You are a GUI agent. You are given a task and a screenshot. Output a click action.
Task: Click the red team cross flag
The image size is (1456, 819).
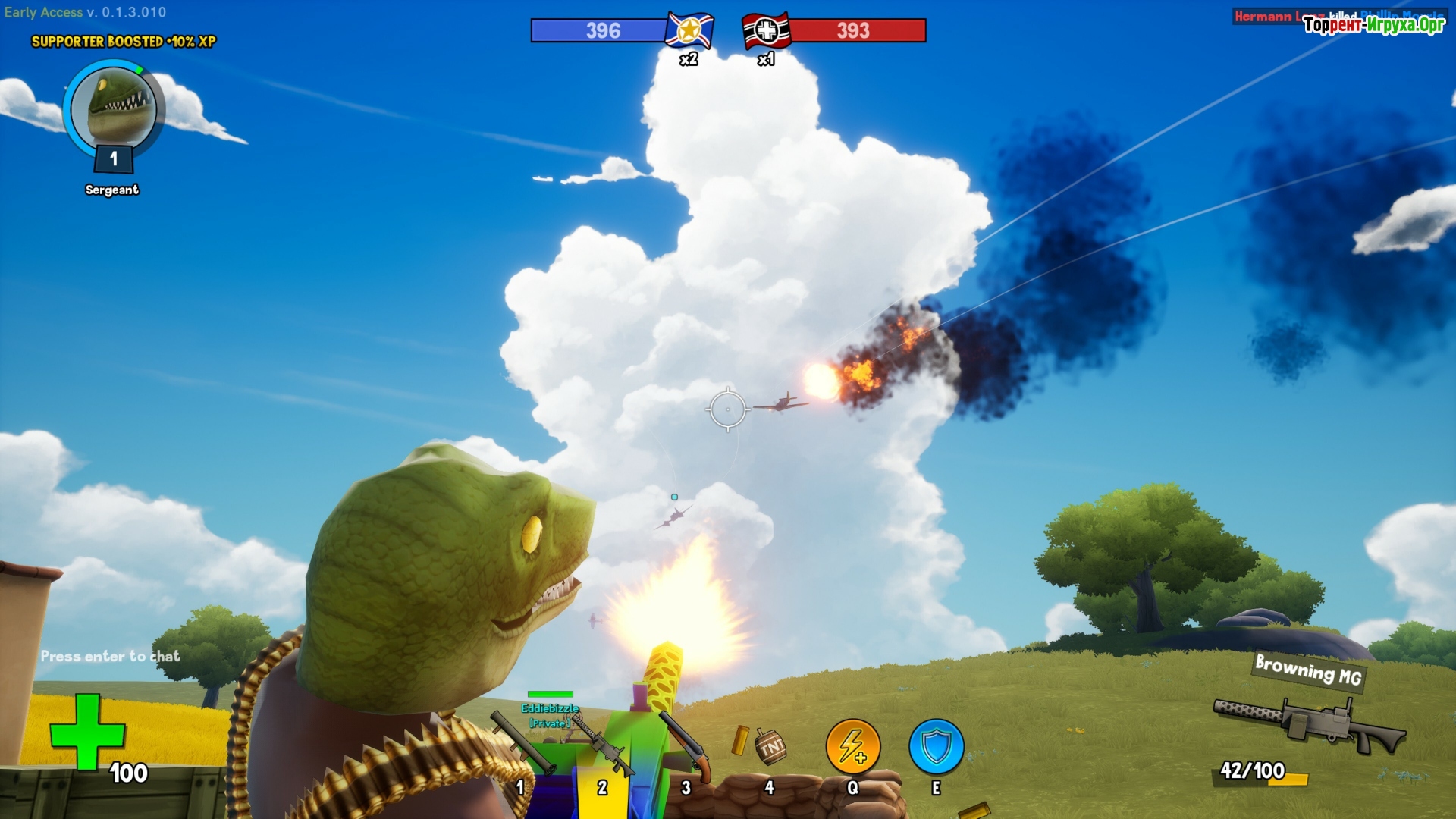coord(767,31)
